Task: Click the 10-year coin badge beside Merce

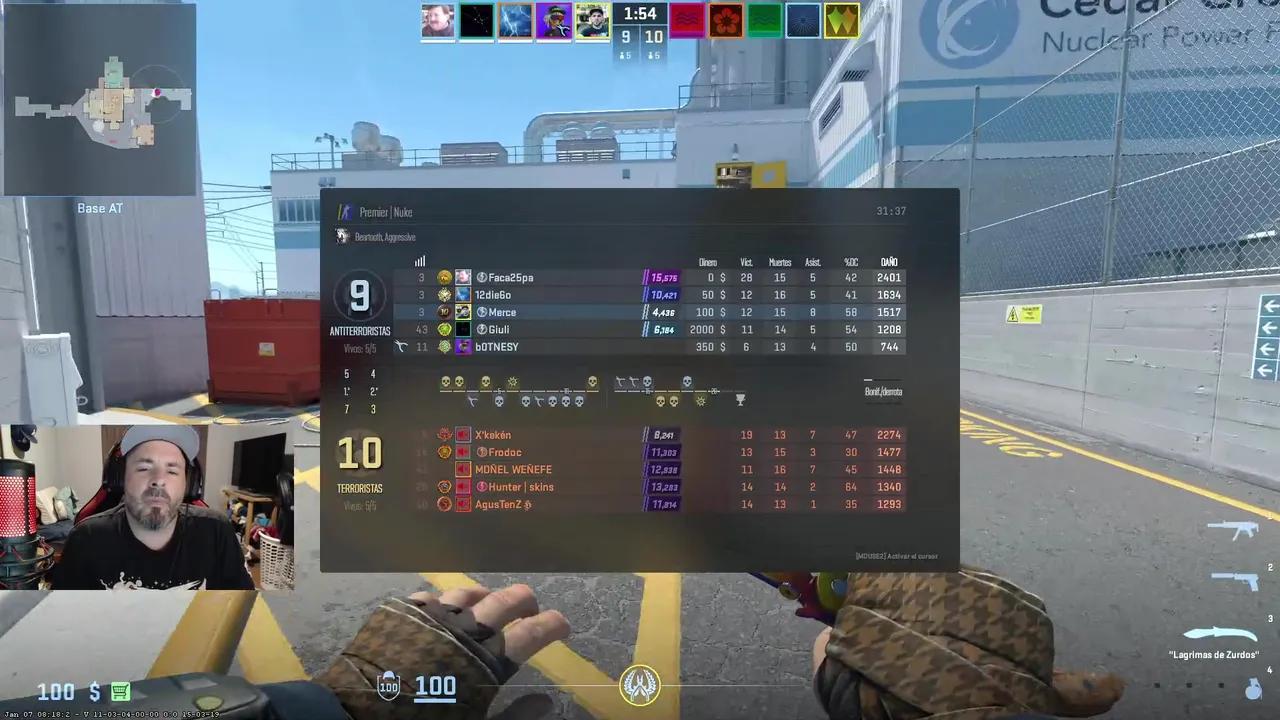Action: pos(444,312)
